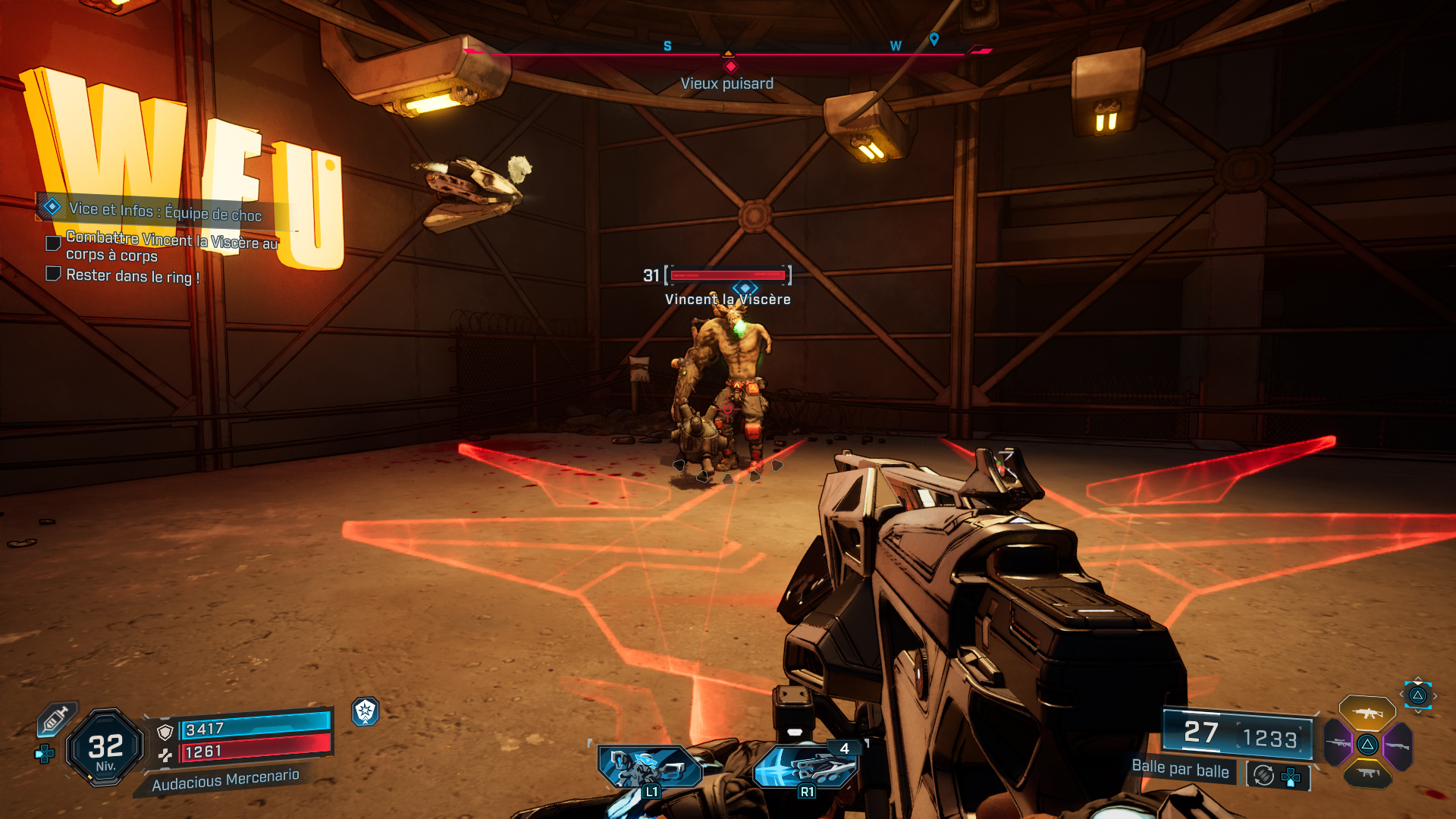Use the ordnance launcher ability with count 4
1456x819 pixels.
805,767
